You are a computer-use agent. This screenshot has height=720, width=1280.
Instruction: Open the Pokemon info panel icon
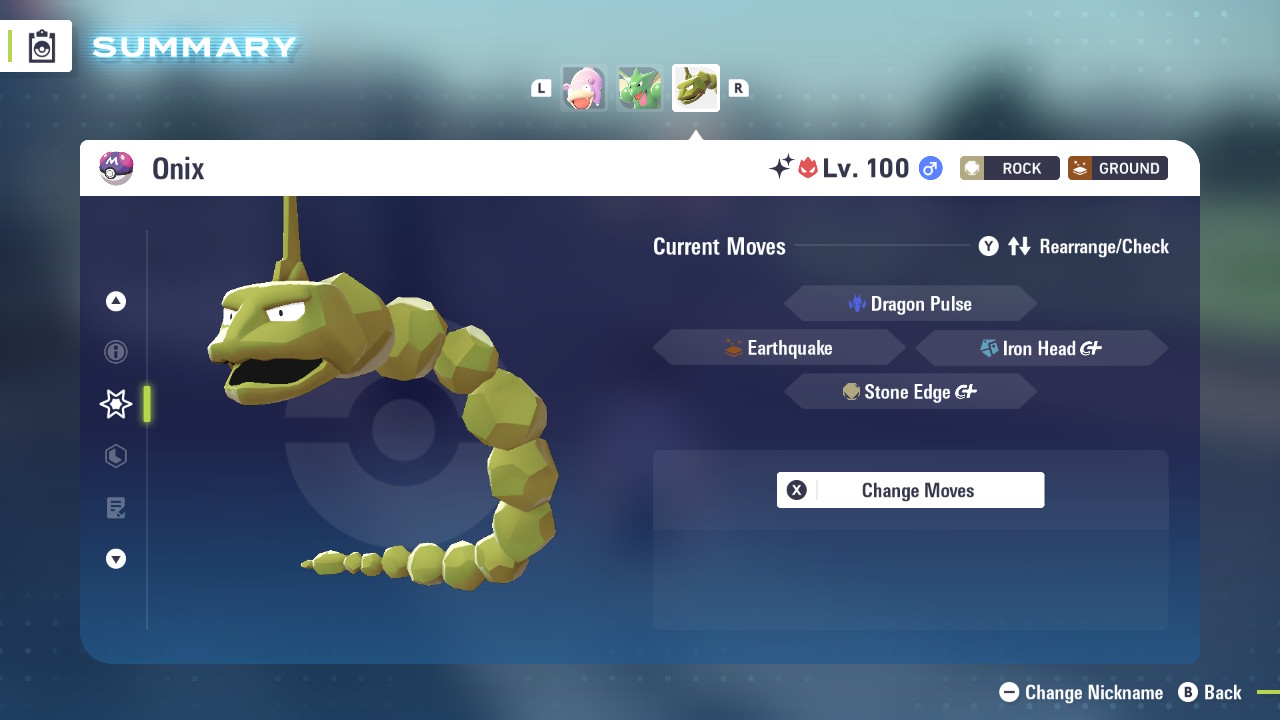pos(116,352)
